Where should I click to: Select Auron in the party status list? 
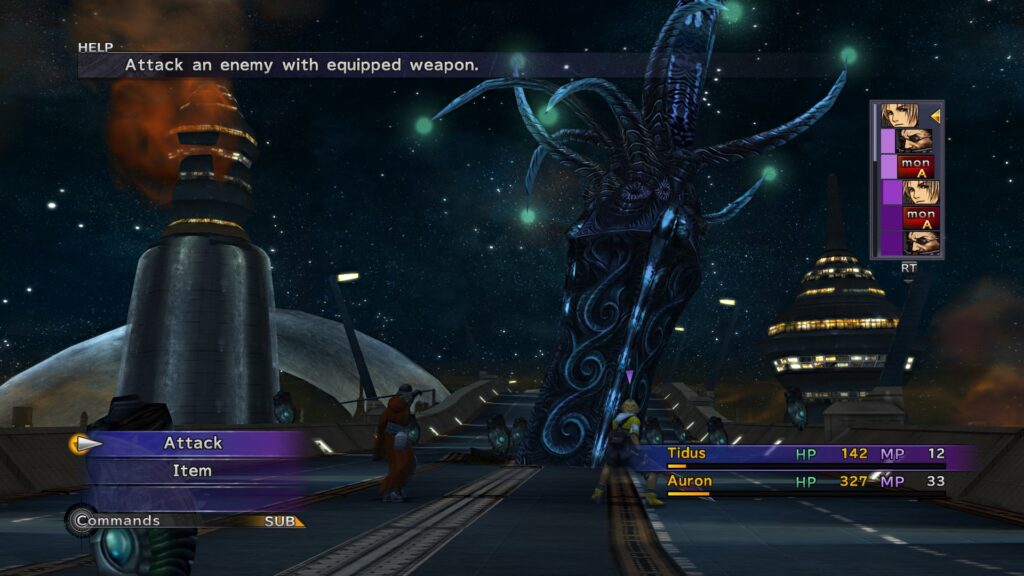pos(690,481)
